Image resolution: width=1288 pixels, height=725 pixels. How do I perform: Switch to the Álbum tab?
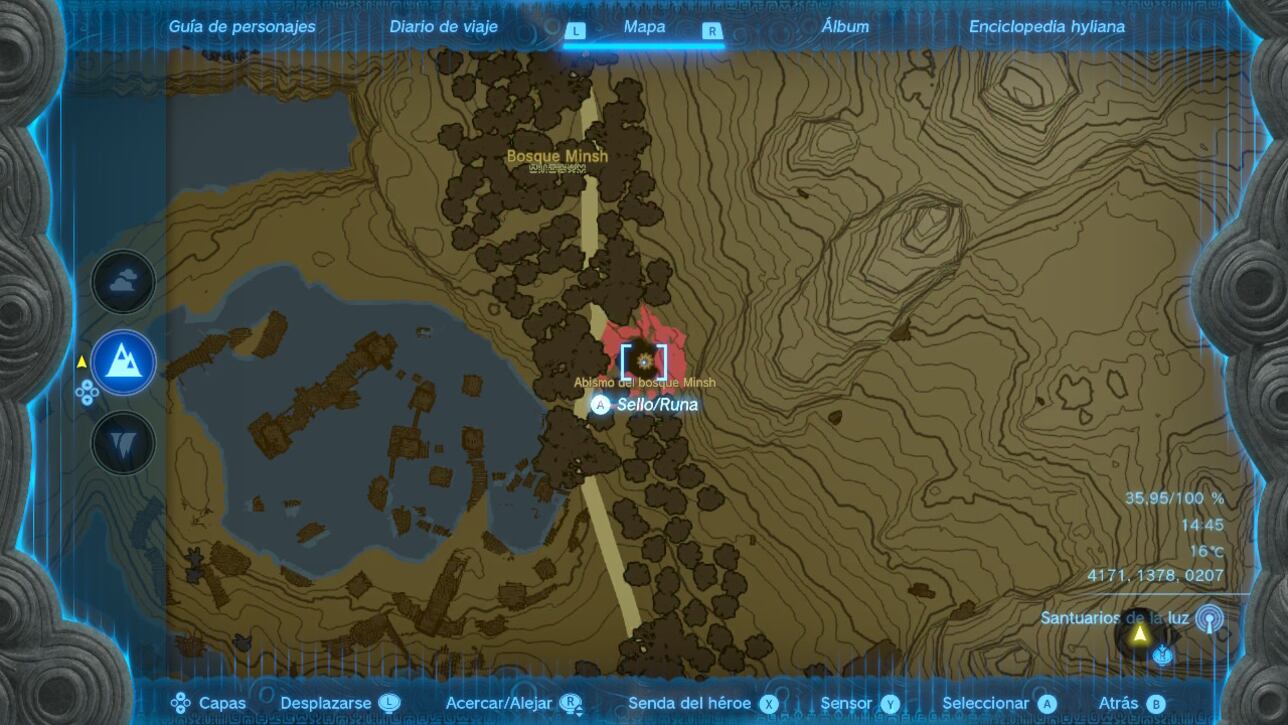pos(845,26)
